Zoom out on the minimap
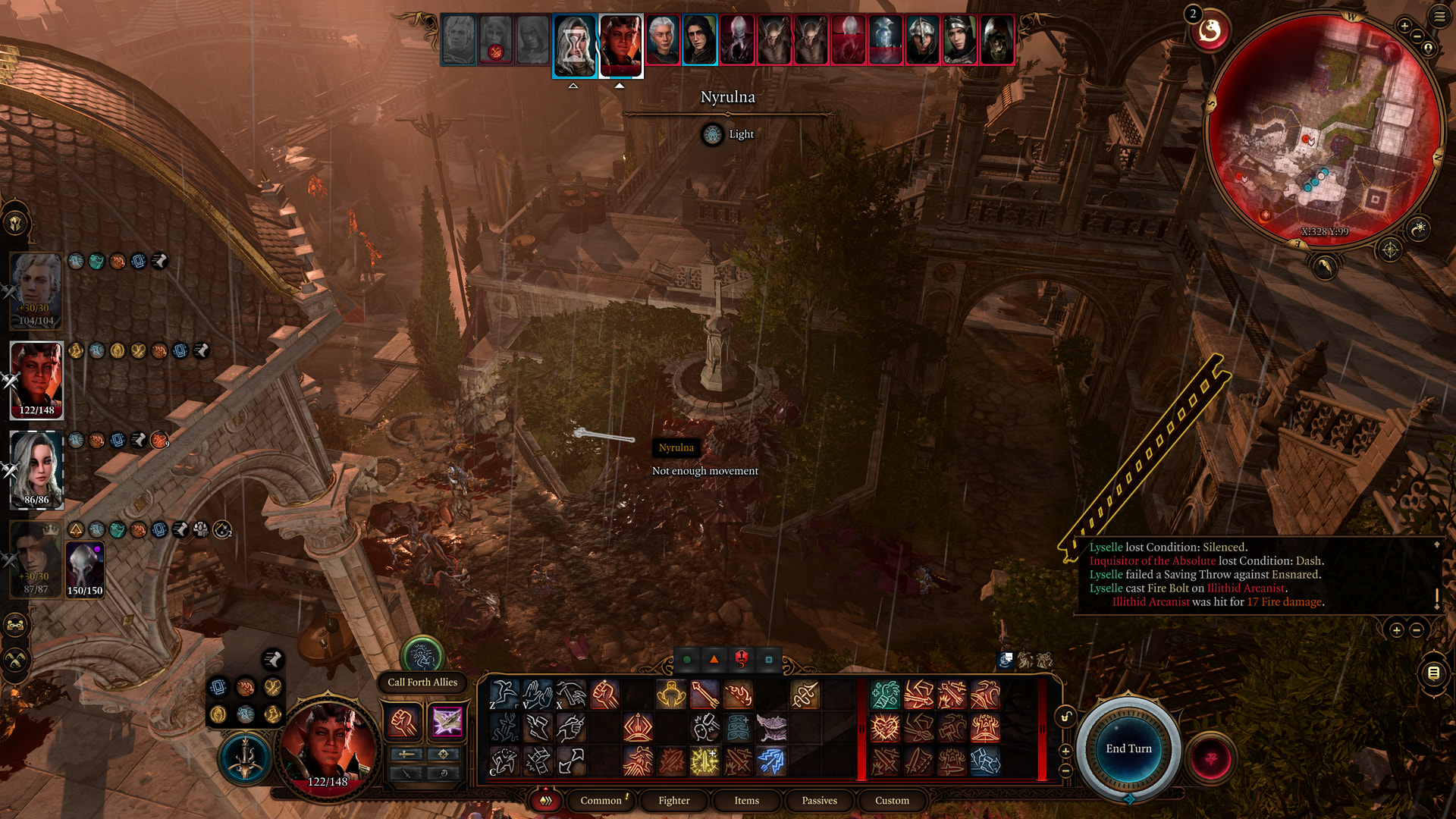Screen dimensions: 1456x819 pyautogui.click(x=1417, y=37)
